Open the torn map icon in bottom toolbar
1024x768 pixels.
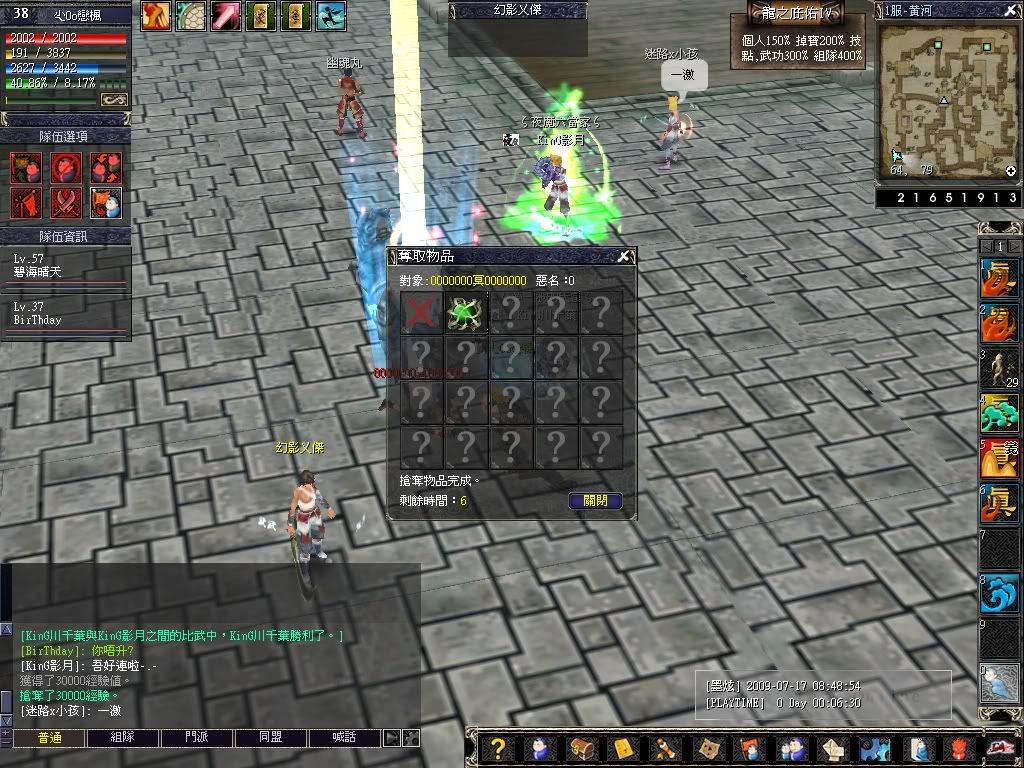(x=708, y=749)
